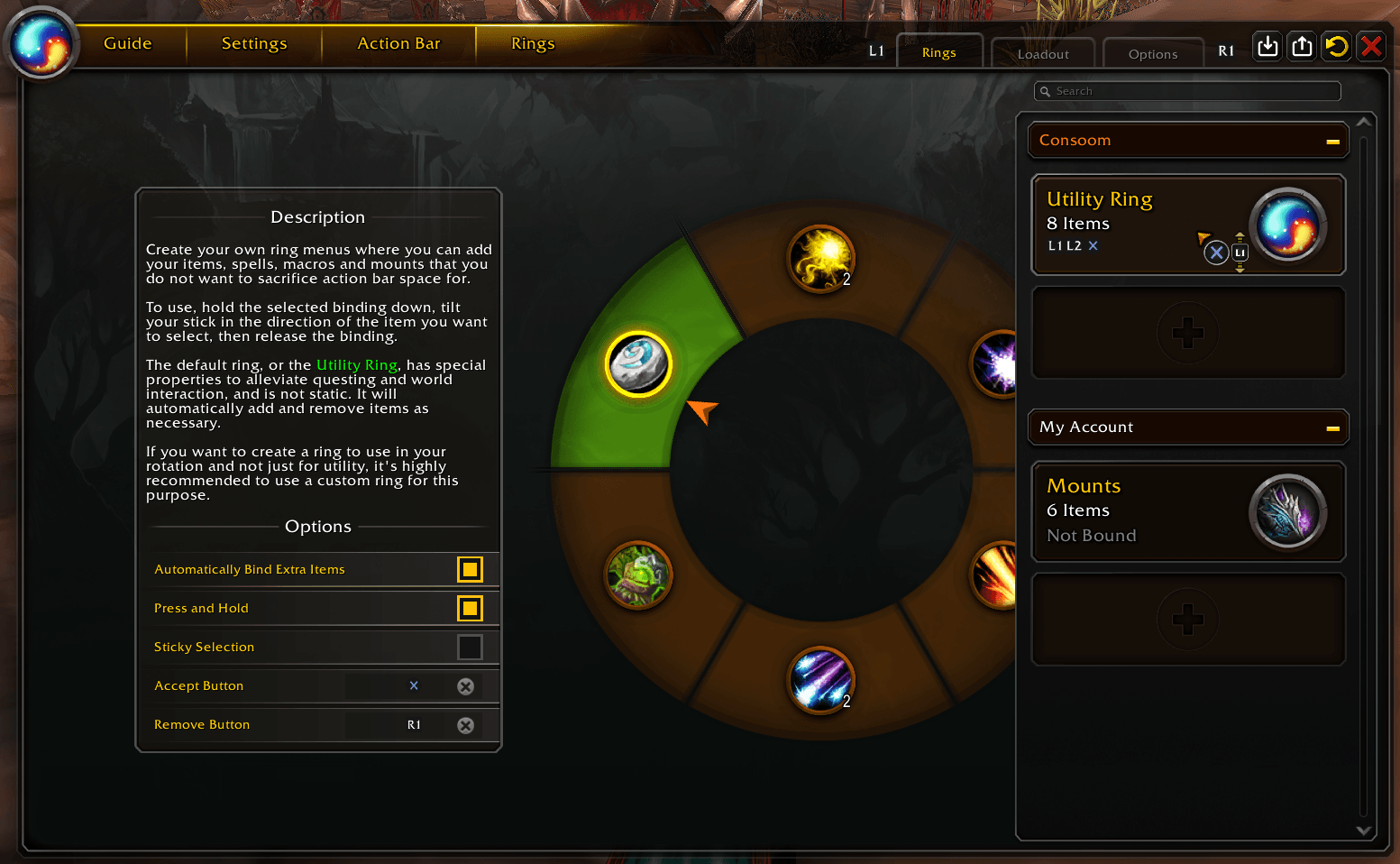The image size is (1400, 864).
Task: Click the export button with up arrow
Action: (x=1302, y=46)
